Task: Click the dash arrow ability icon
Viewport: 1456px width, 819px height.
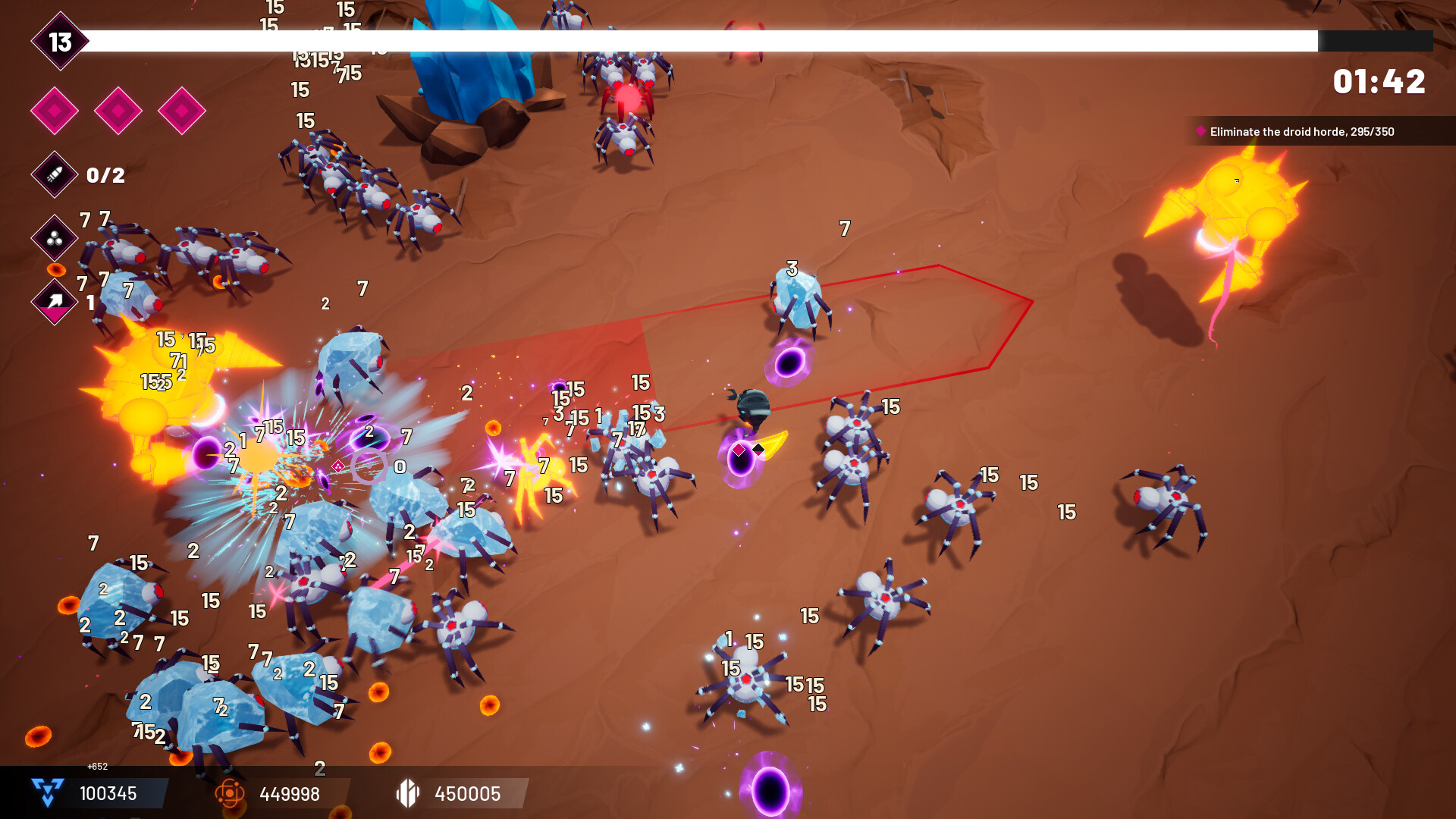Action: 53,302
